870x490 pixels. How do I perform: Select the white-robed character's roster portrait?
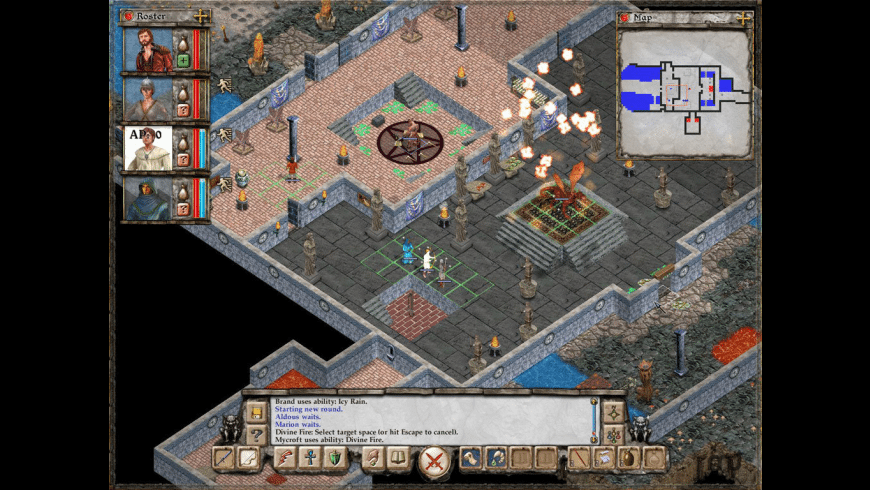[x=147, y=147]
